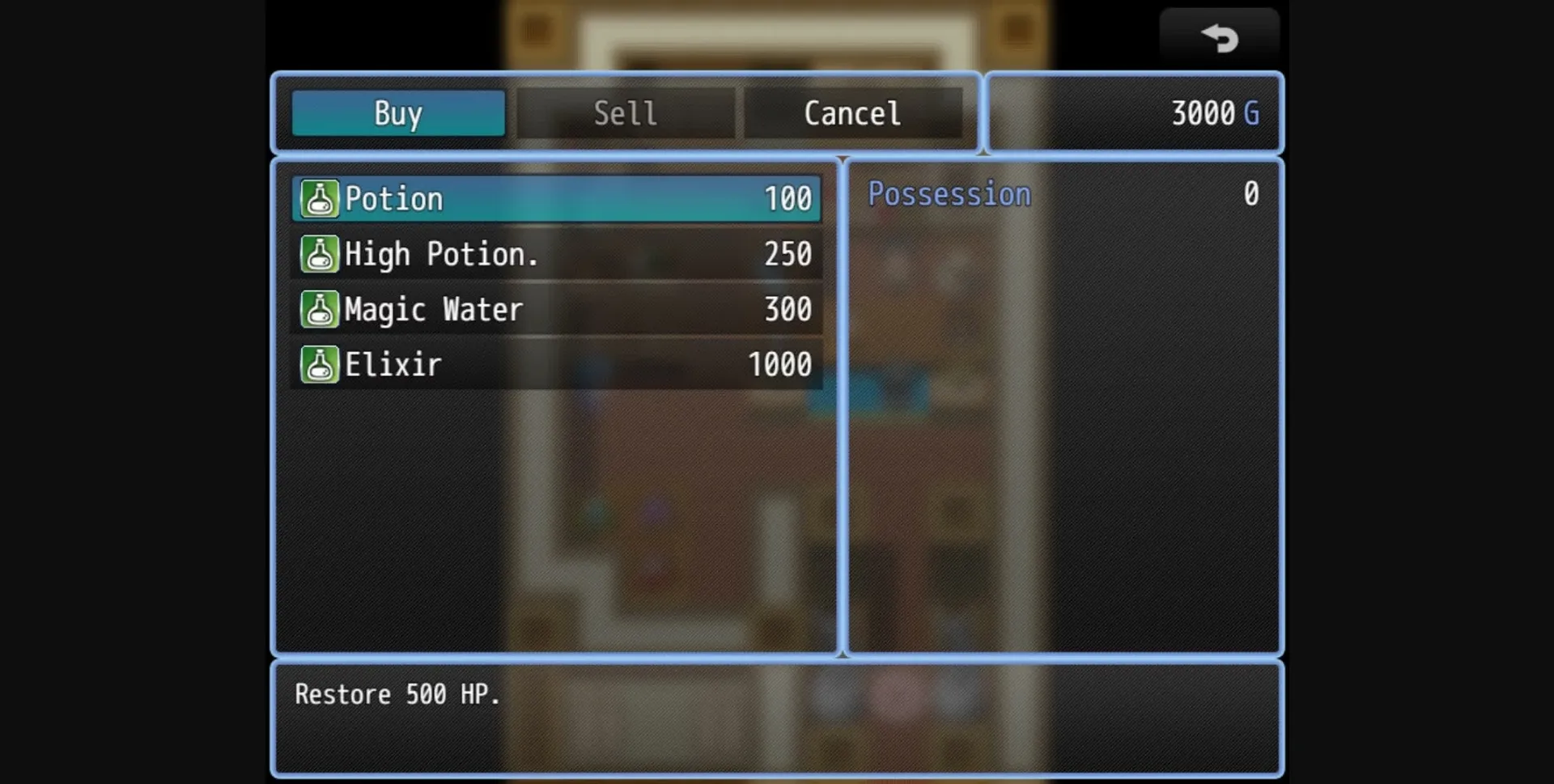The width and height of the screenshot is (1554, 784).
Task: Click the G currency symbol beside 3000
Action: click(x=1252, y=113)
